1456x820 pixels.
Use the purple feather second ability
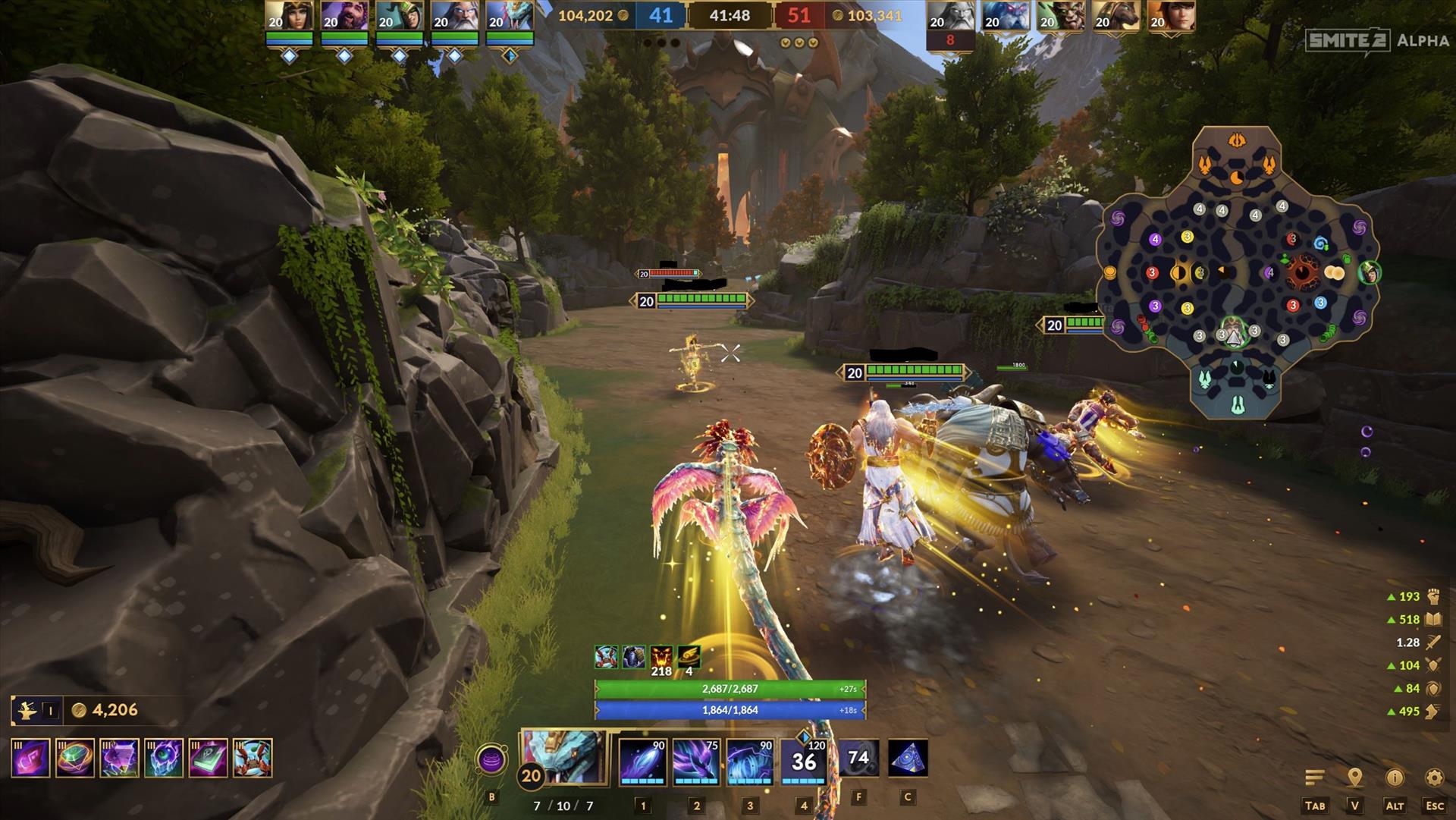tap(696, 760)
